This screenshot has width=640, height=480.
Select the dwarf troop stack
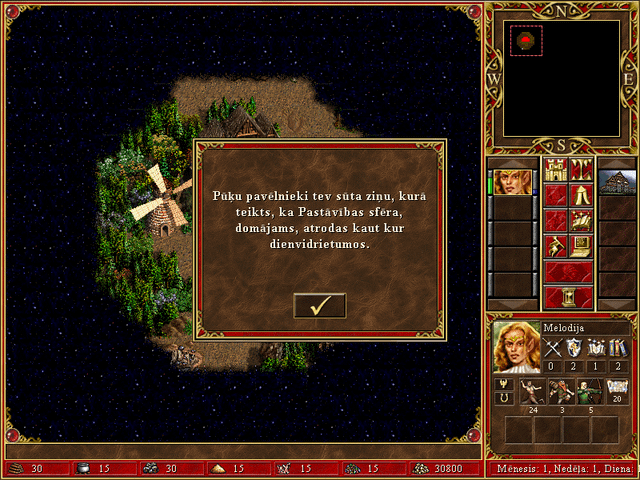[x=558, y=392]
